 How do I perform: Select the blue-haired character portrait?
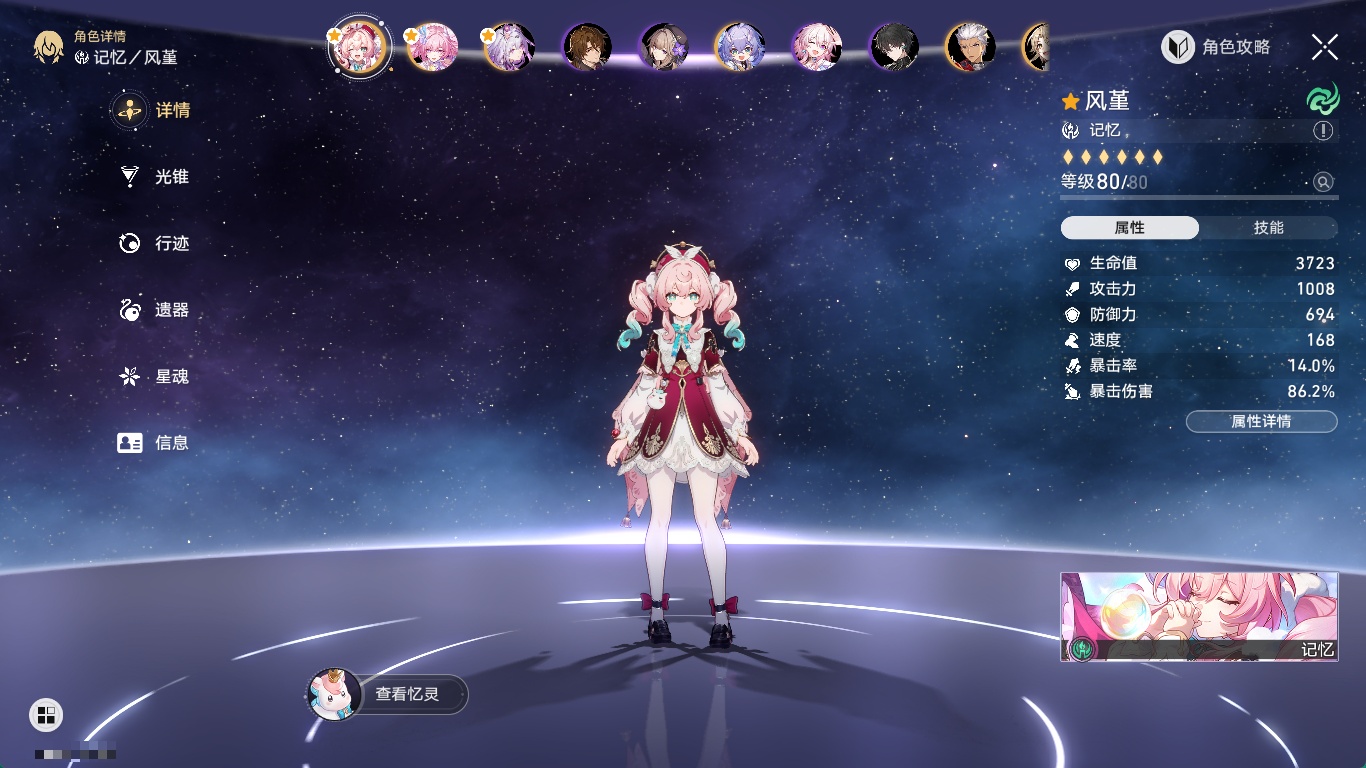click(x=740, y=47)
